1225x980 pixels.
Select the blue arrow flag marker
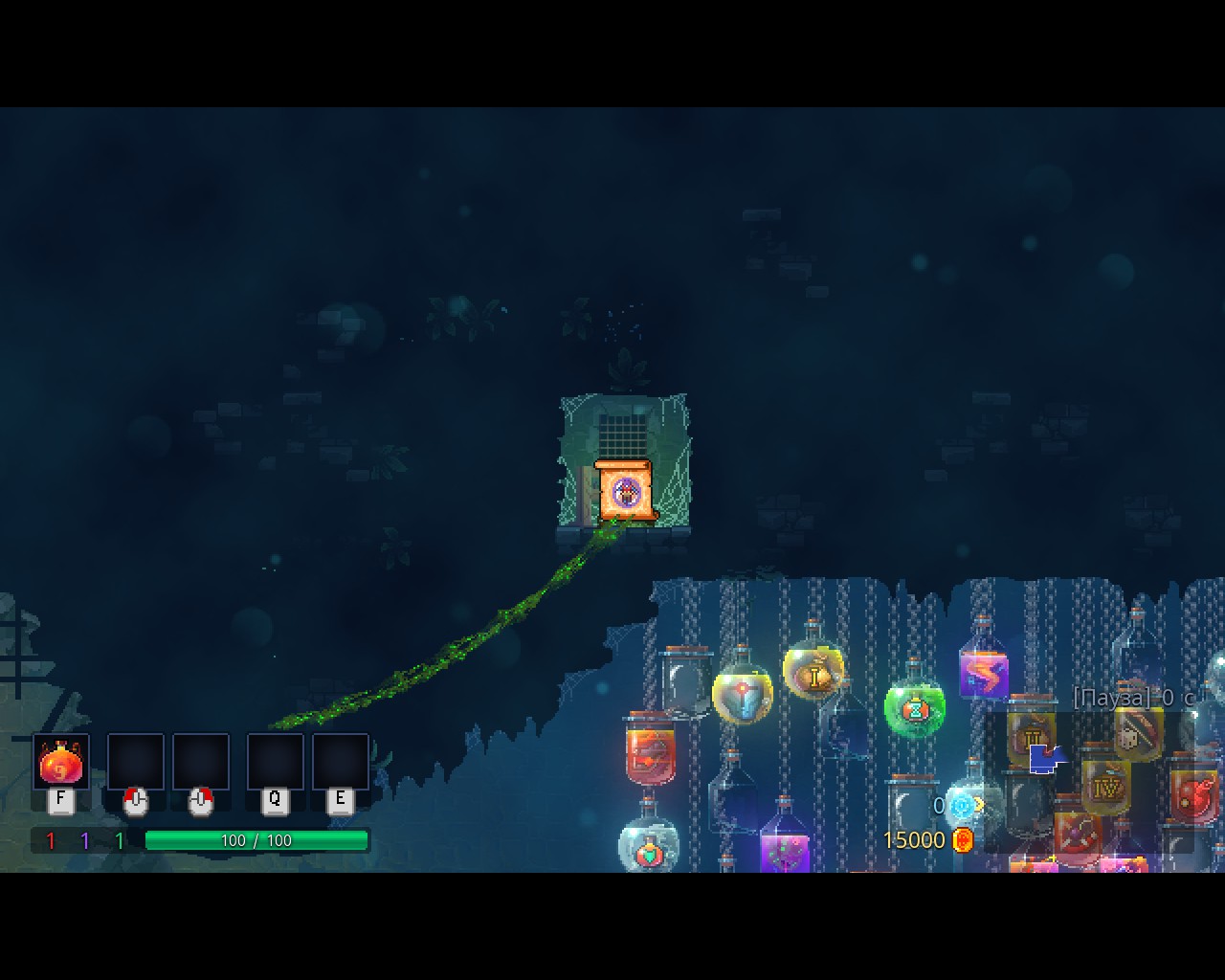(x=1043, y=759)
